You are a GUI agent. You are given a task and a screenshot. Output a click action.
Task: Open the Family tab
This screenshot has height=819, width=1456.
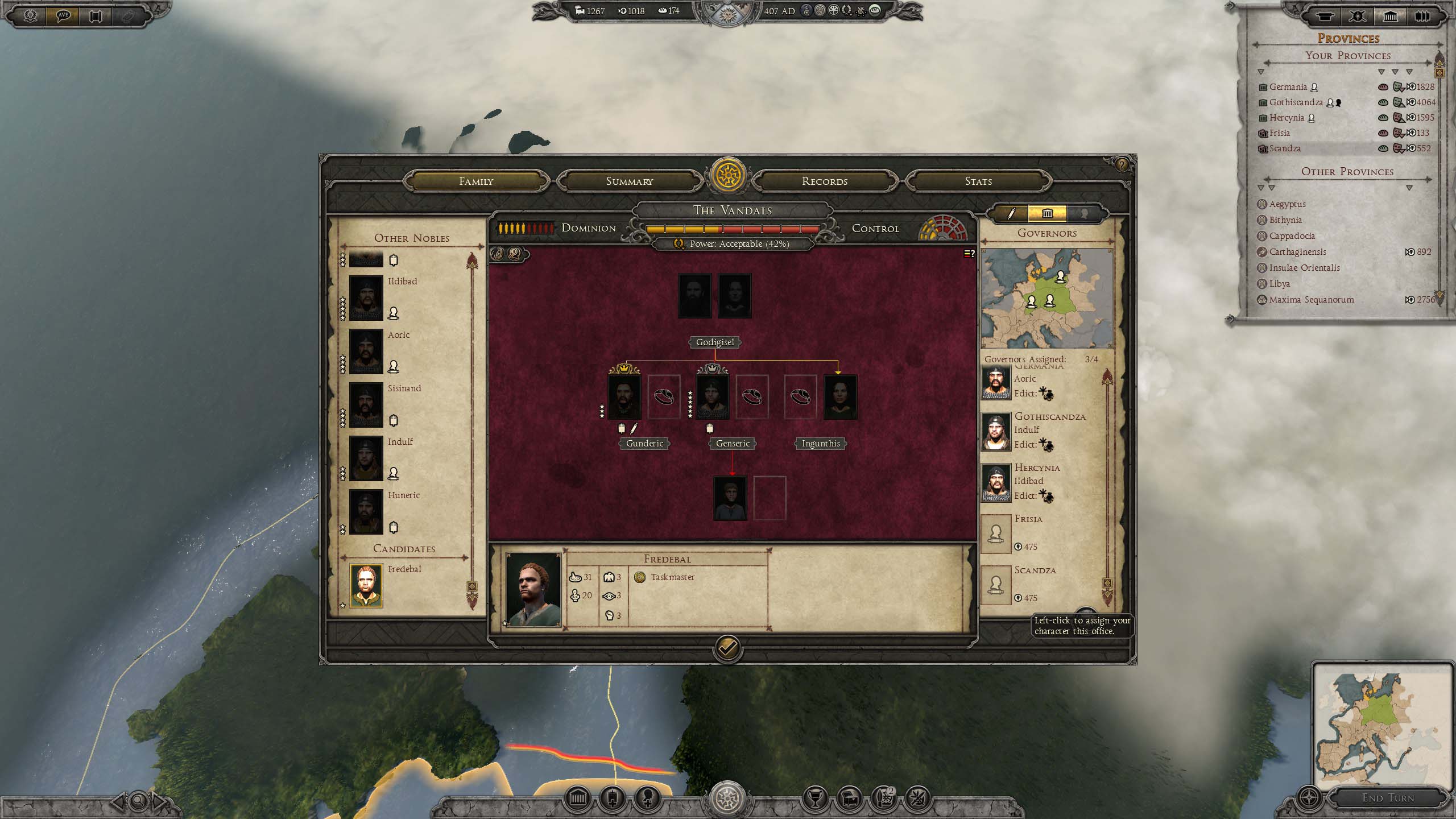[x=476, y=181]
